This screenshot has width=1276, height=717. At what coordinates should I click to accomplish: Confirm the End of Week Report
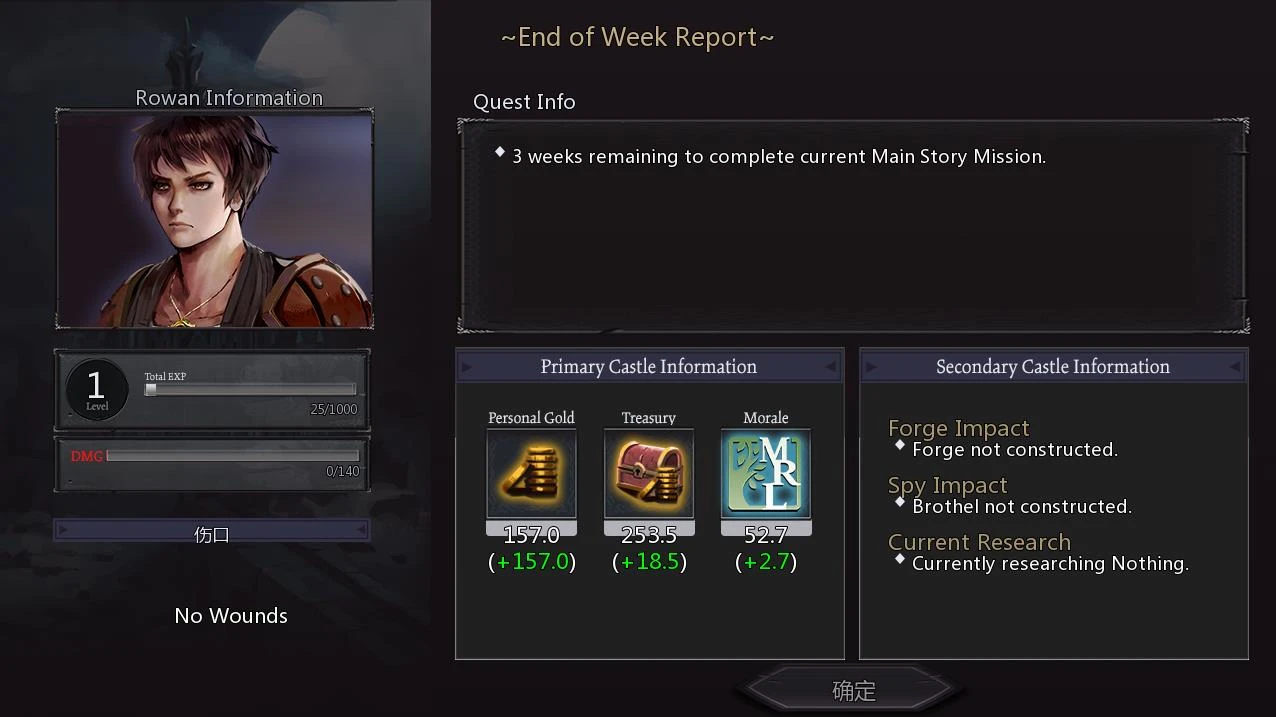click(x=853, y=690)
